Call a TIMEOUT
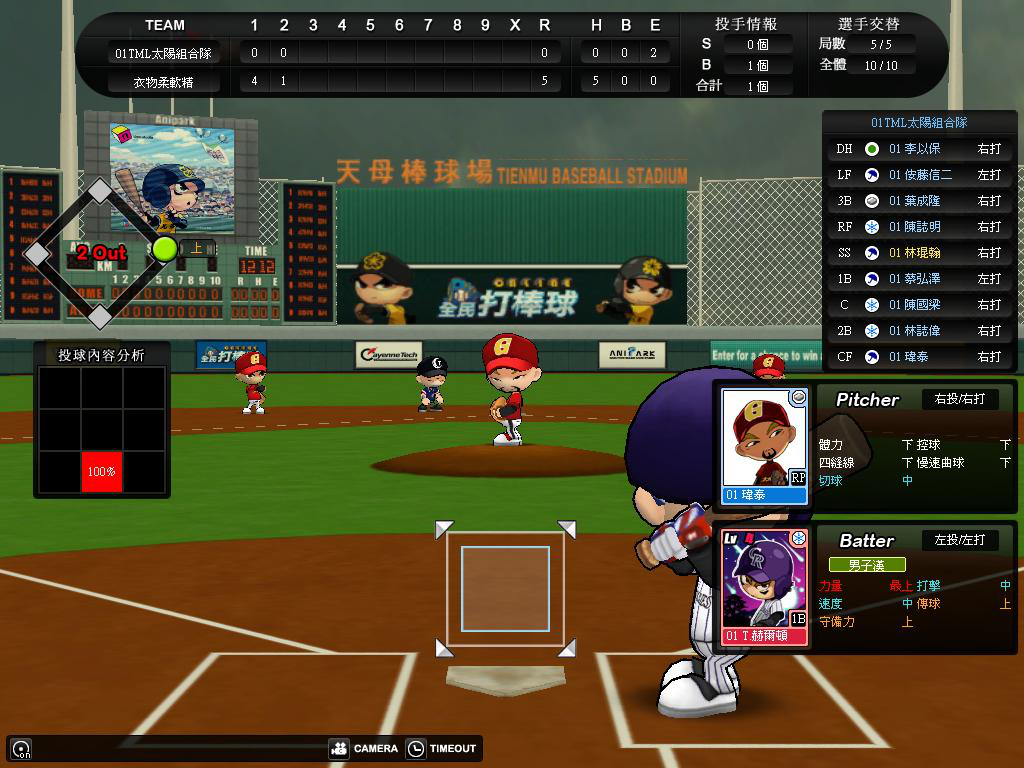 click(442, 748)
